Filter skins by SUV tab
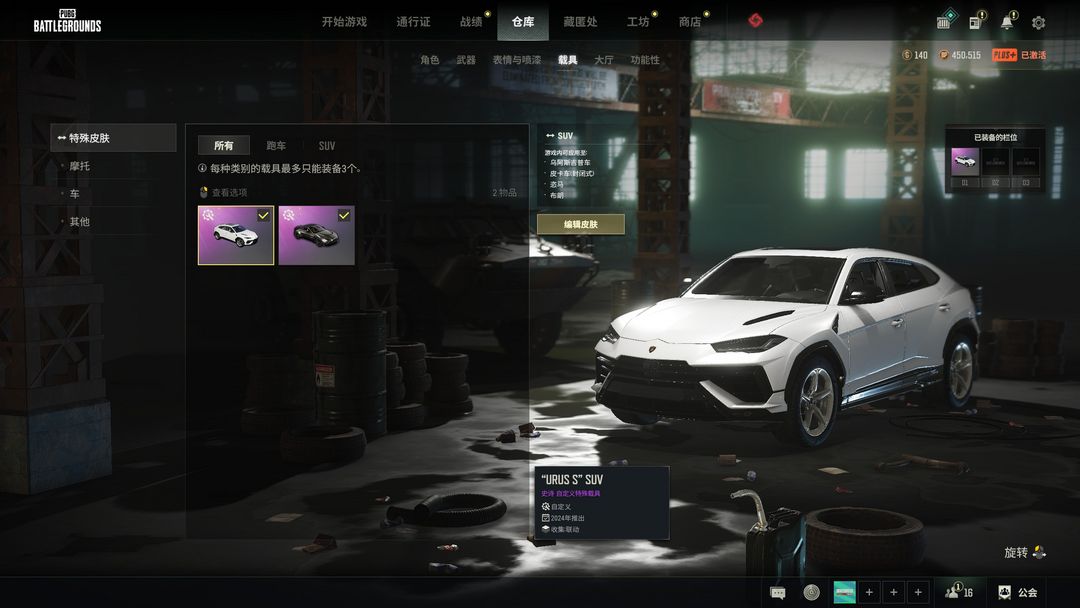1080x608 pixels. 327,146
